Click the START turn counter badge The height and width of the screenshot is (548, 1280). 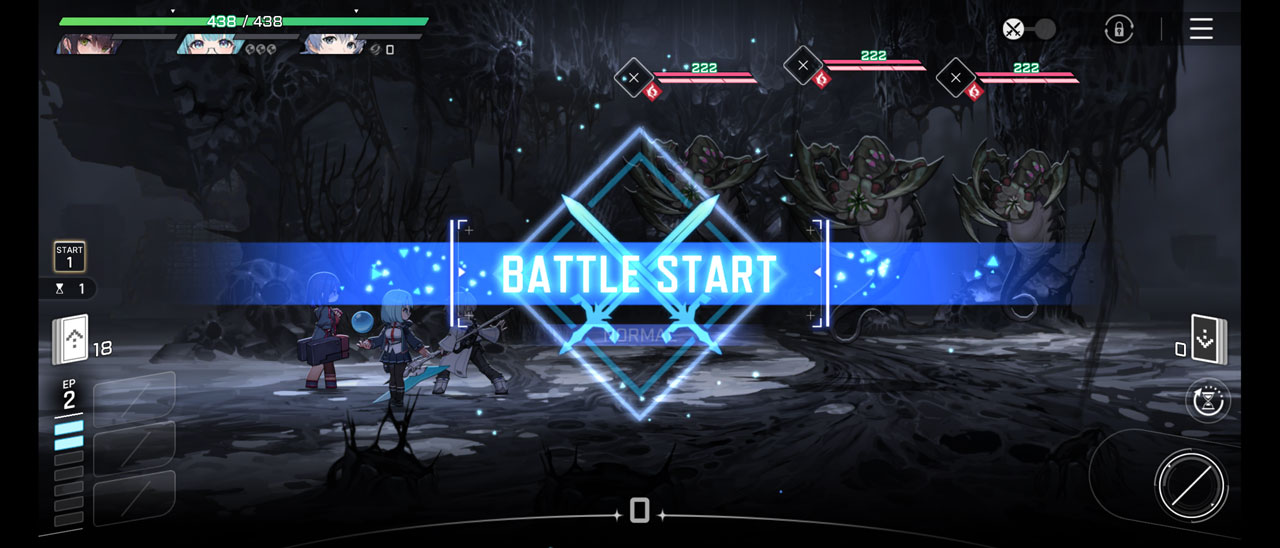69,257
